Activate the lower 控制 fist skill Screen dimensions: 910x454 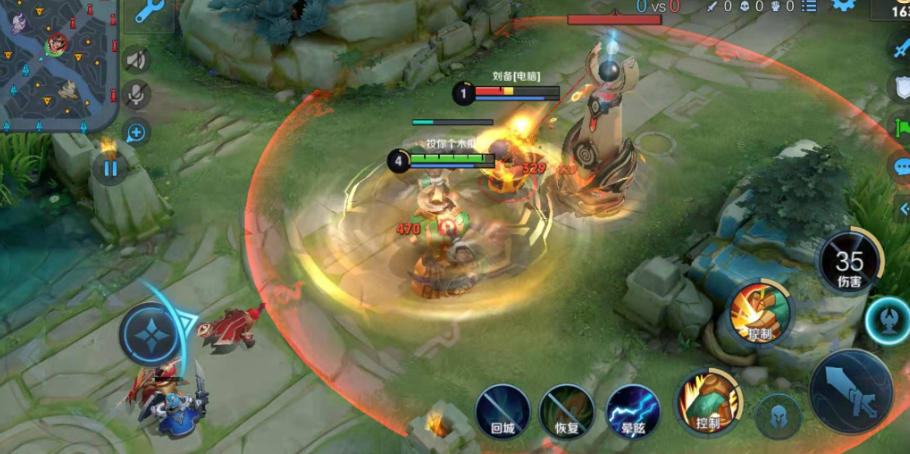pyautogui.click(x=709, y=402)
